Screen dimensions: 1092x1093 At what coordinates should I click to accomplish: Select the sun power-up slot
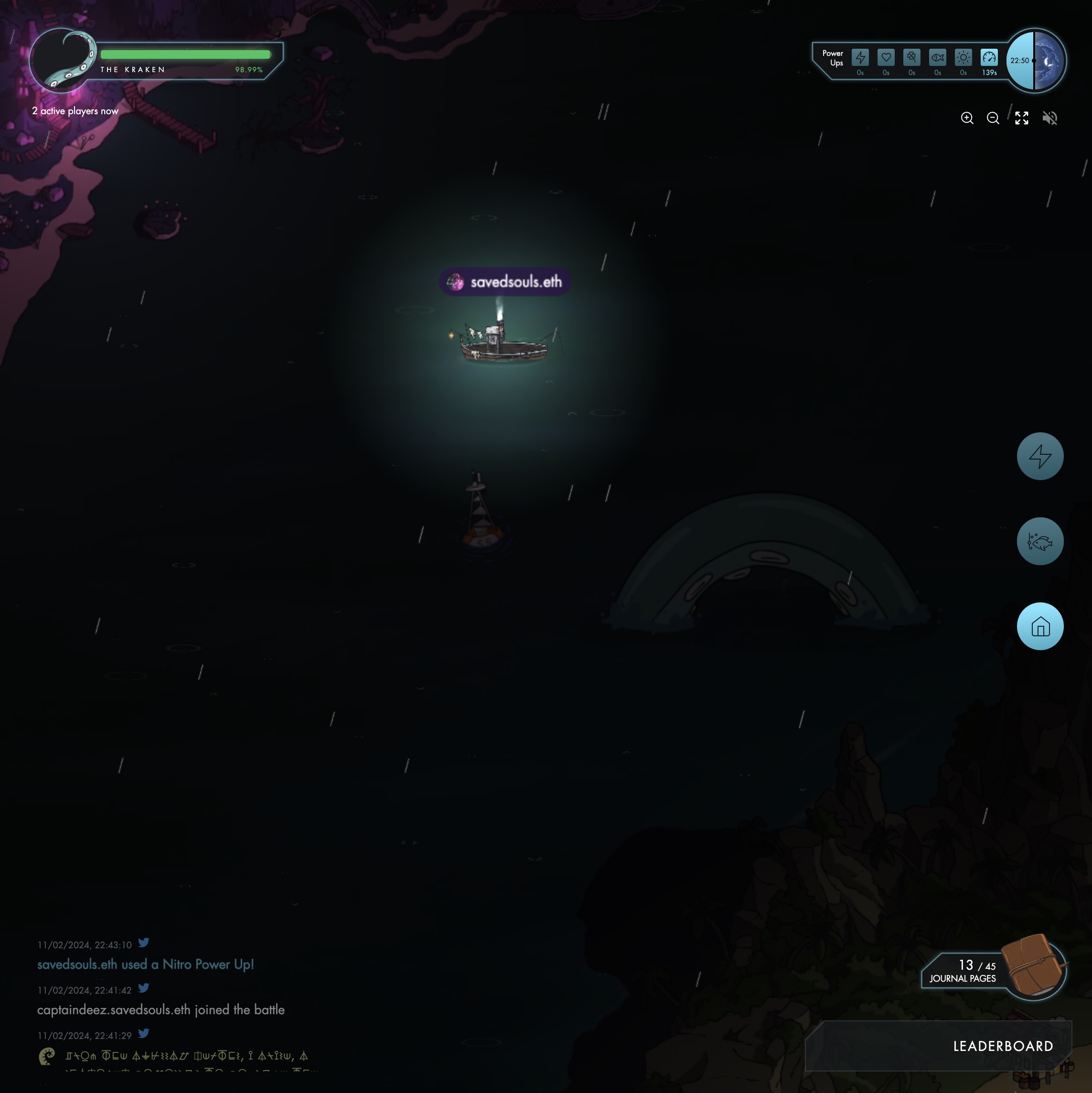point(963,58)
